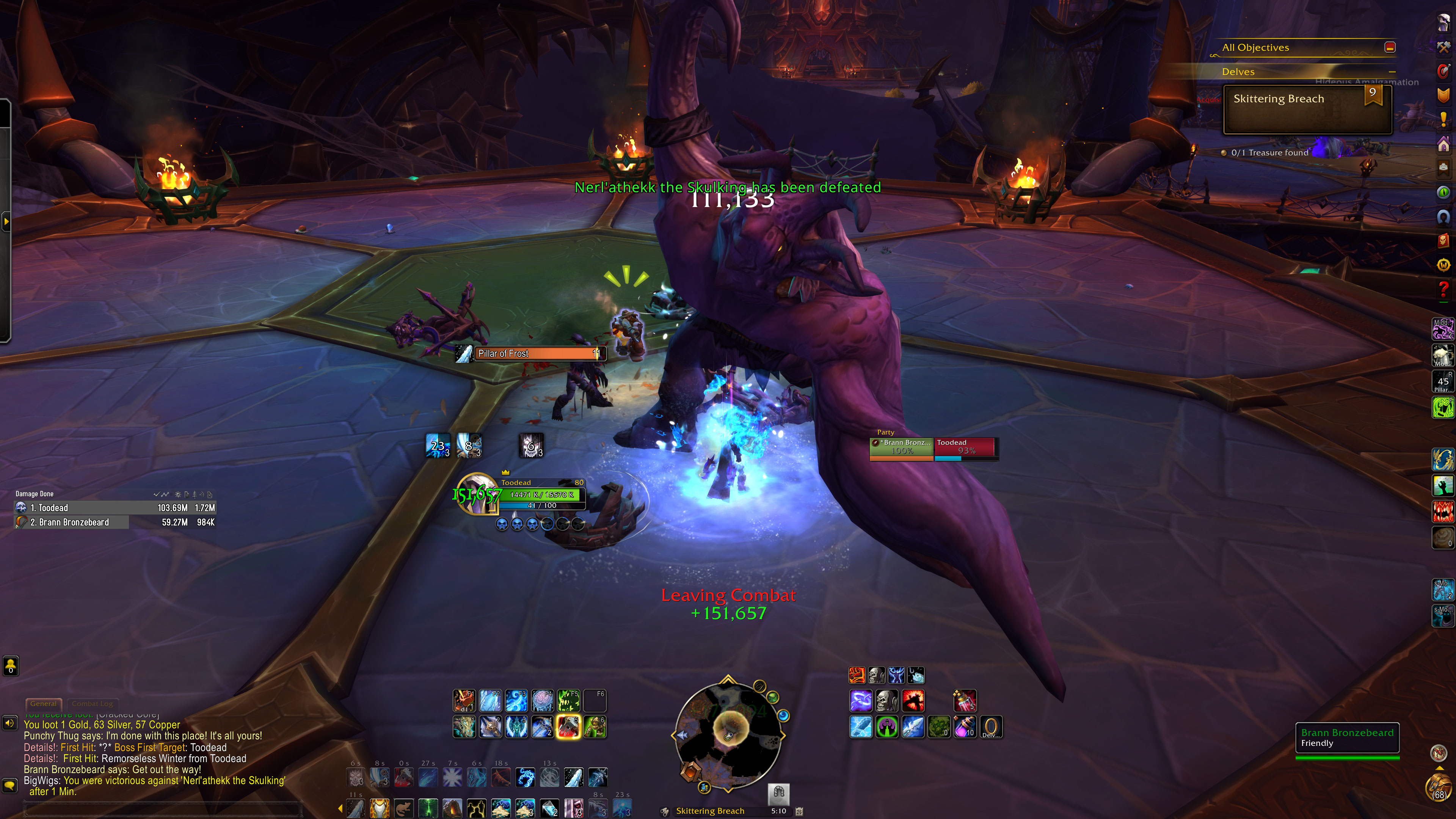Screen dimensions: 1456x819
Task: Activate the glowing red ability in slot 5
Action: [x=568, y=727]
